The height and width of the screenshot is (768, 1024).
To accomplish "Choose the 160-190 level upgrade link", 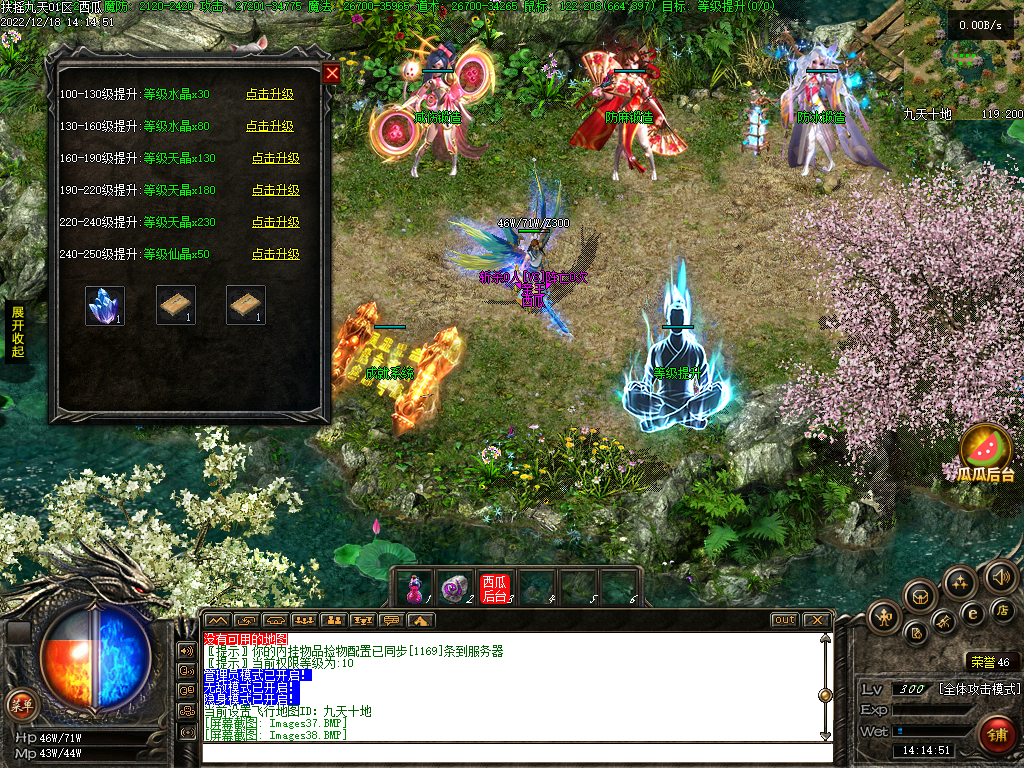I will click(275, 158).
